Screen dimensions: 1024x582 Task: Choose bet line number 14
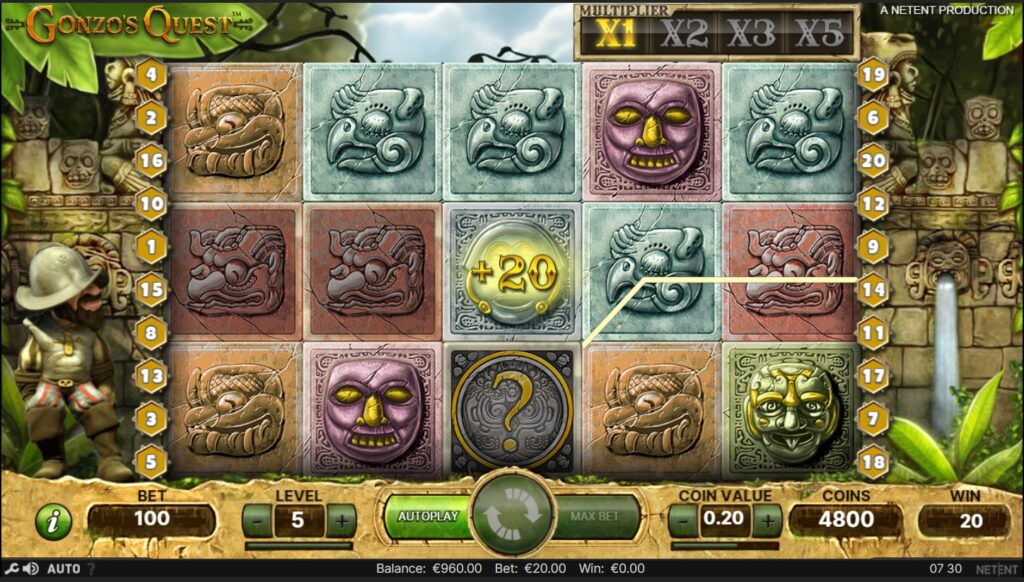click(x=873, y=289)
